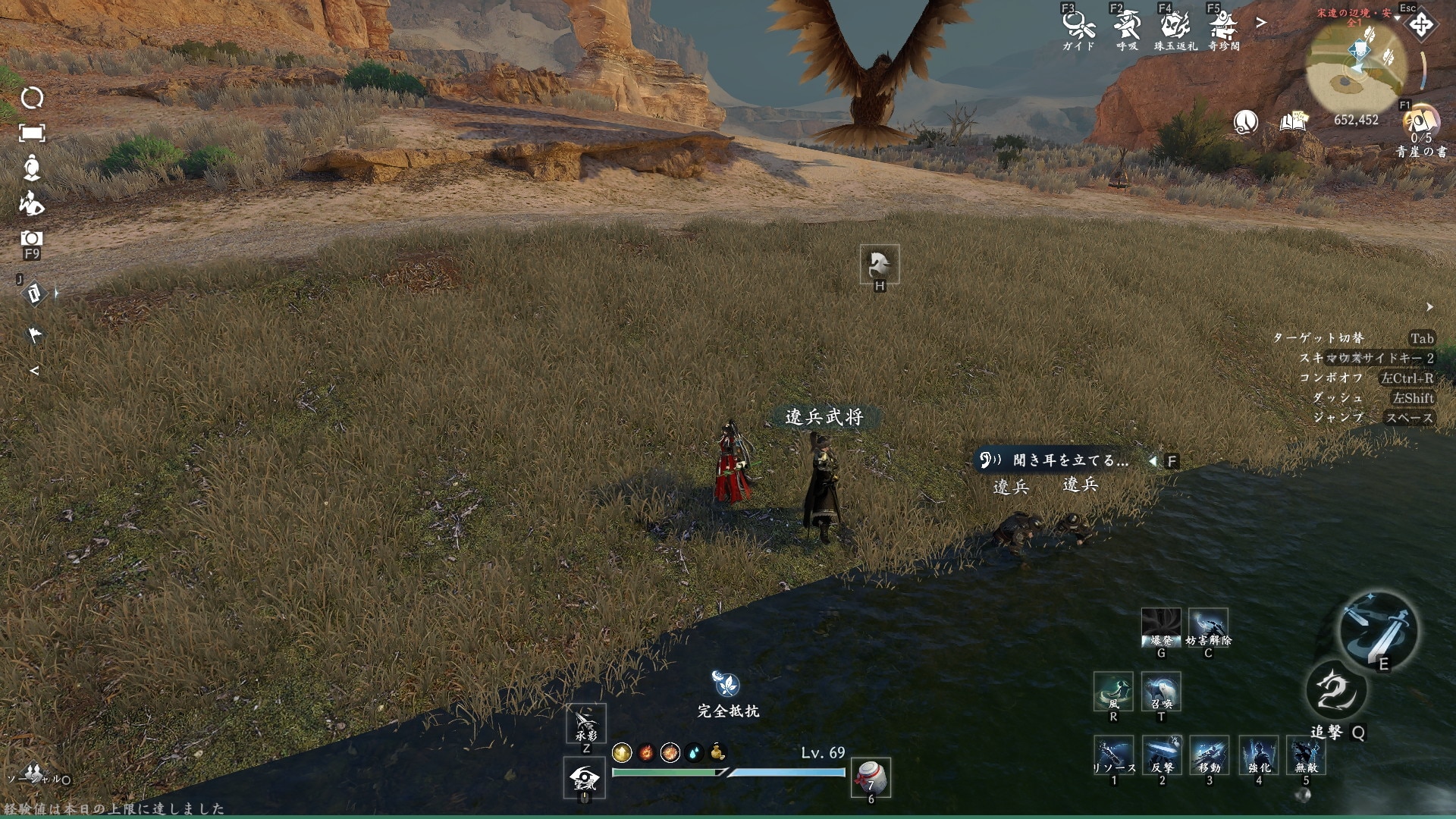
Task: Click the camera screenshot icon
Action: pos(31,239)
